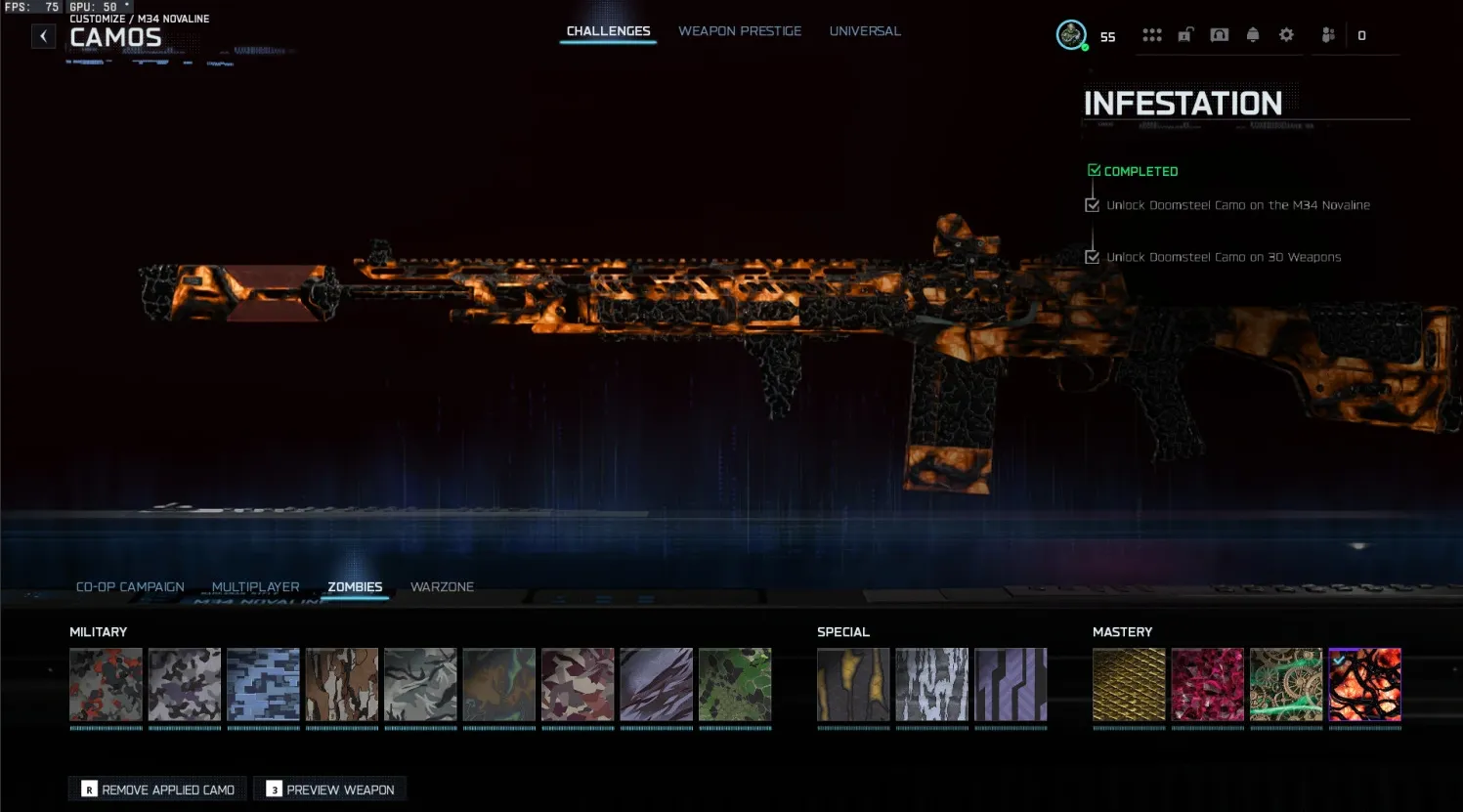Pick the blue digital Military camo swatch

[x=263, y=685]
